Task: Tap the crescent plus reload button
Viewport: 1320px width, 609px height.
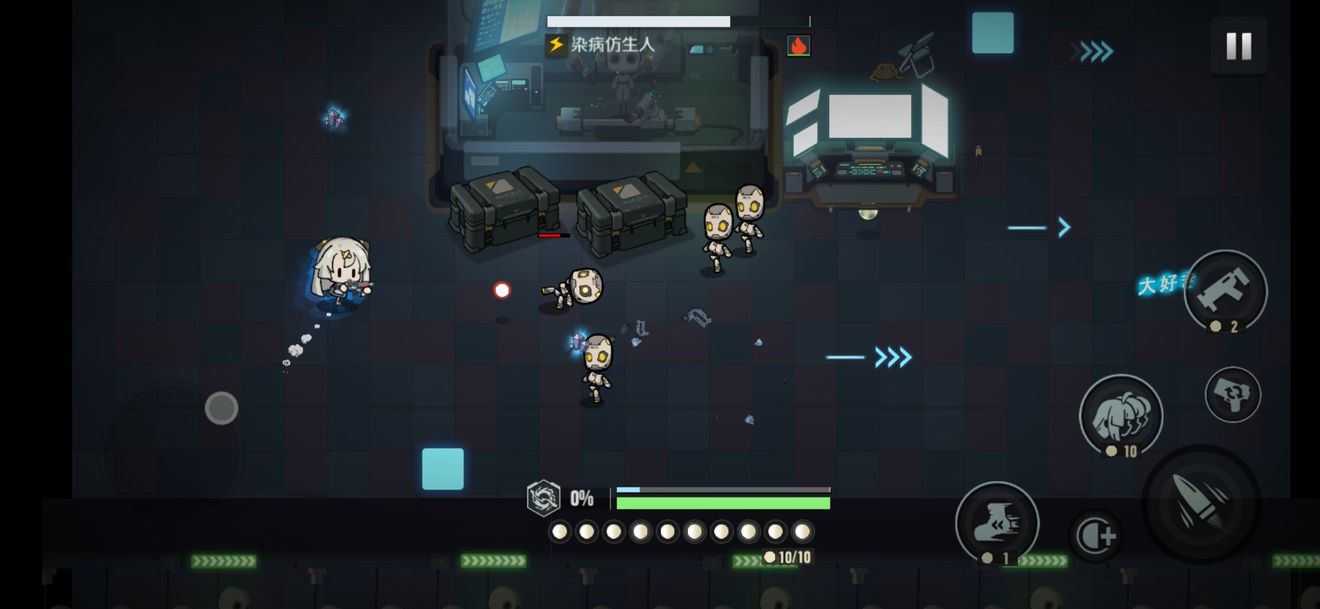Action: pyautogui.click(x=1095, y=535)
